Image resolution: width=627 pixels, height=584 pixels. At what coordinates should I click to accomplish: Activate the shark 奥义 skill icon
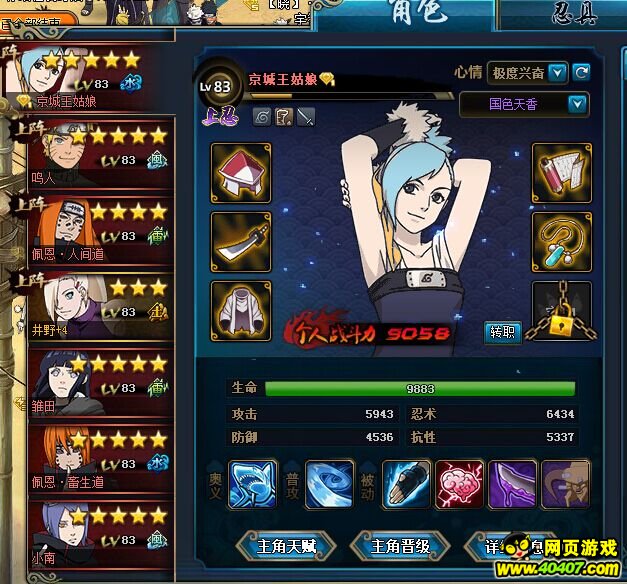[x=253, y=484]
